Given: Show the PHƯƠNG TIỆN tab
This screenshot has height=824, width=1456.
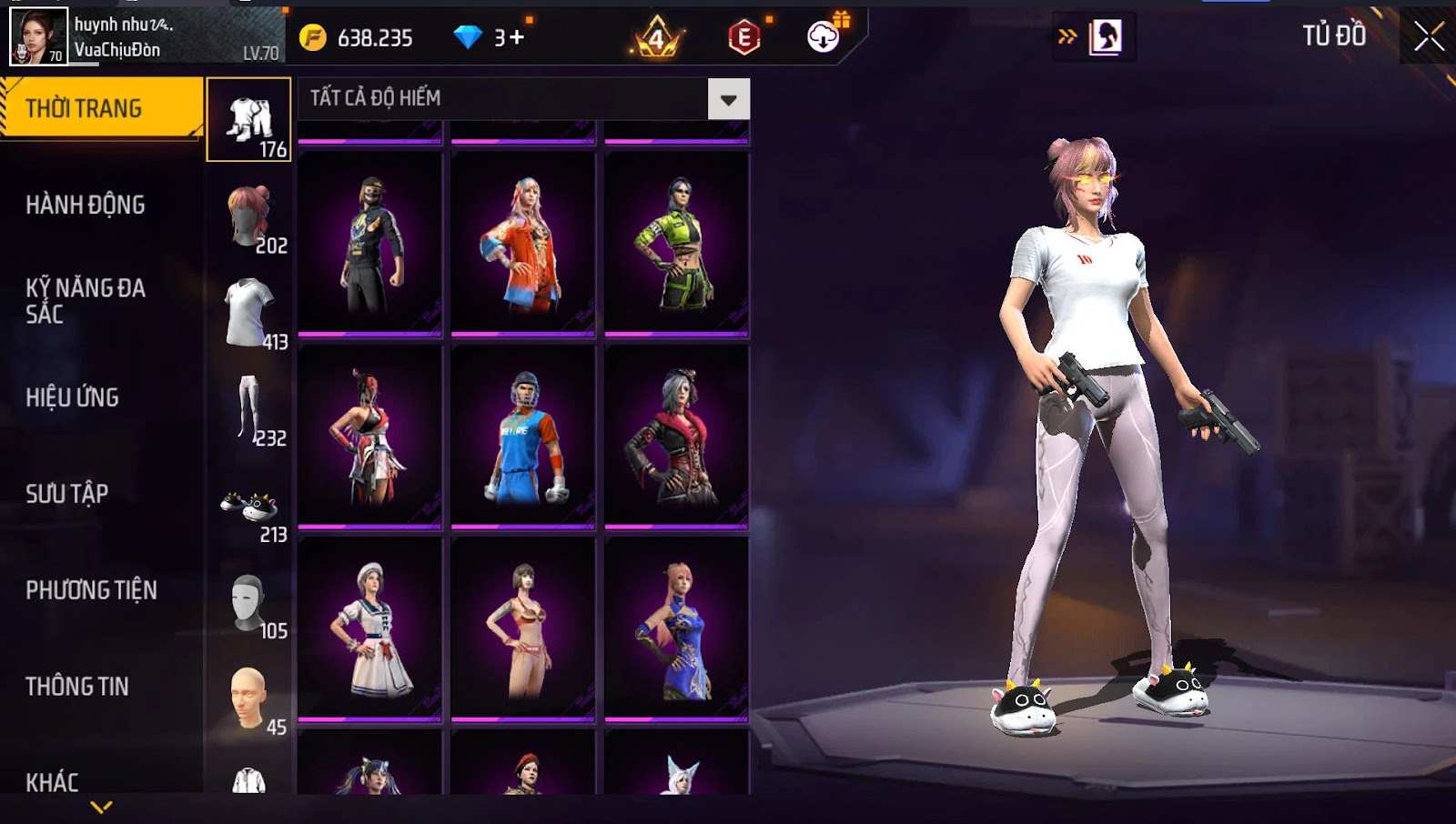Looking at the screenshot, I should click(91, 590).
